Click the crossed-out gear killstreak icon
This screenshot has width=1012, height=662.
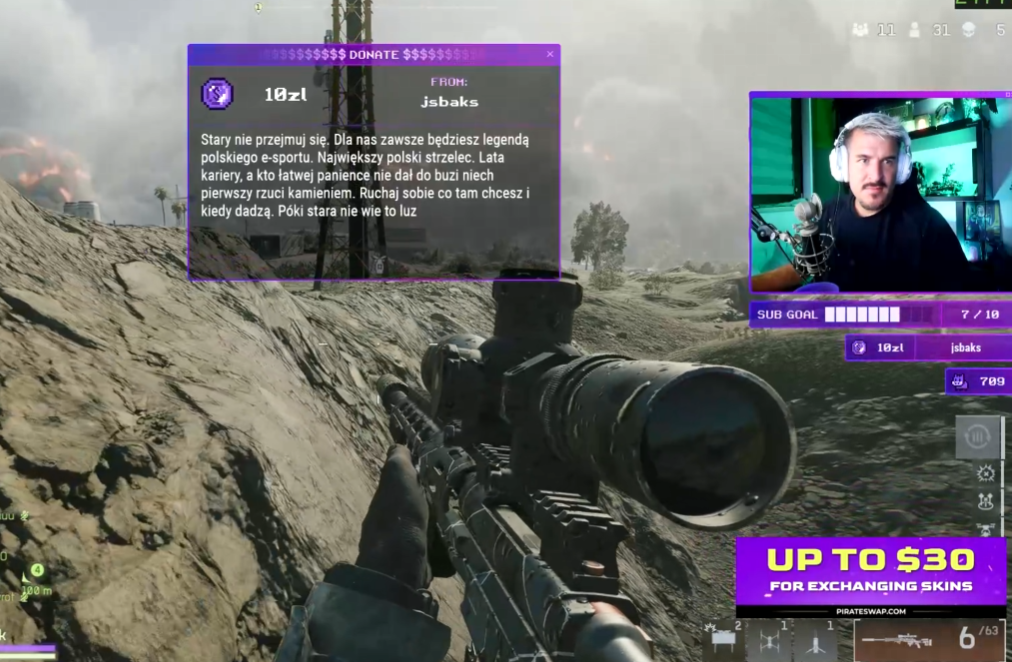pyautogui.click(x=986, y=473)
